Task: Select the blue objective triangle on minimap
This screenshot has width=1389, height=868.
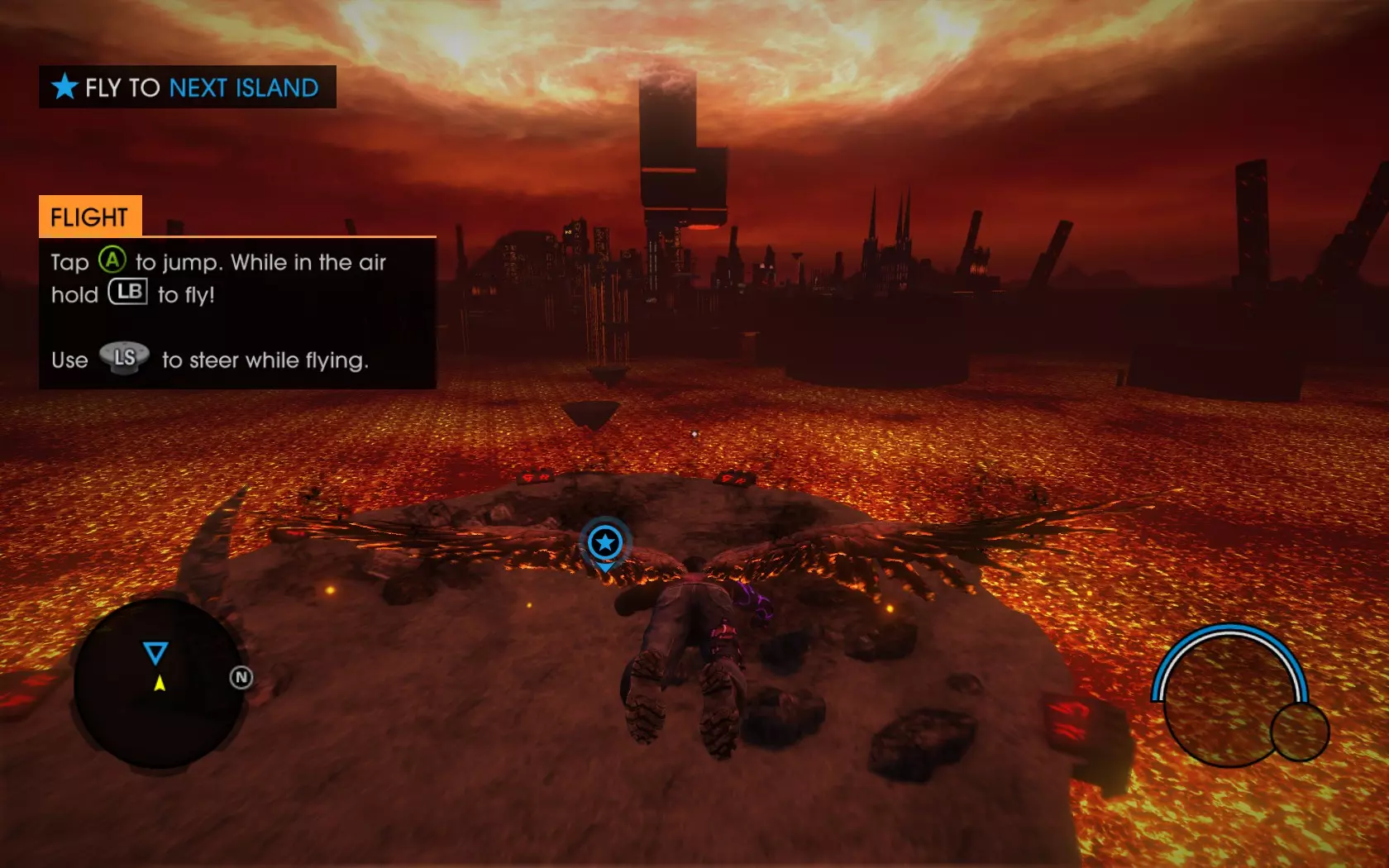Action: (x=155, y=653)
